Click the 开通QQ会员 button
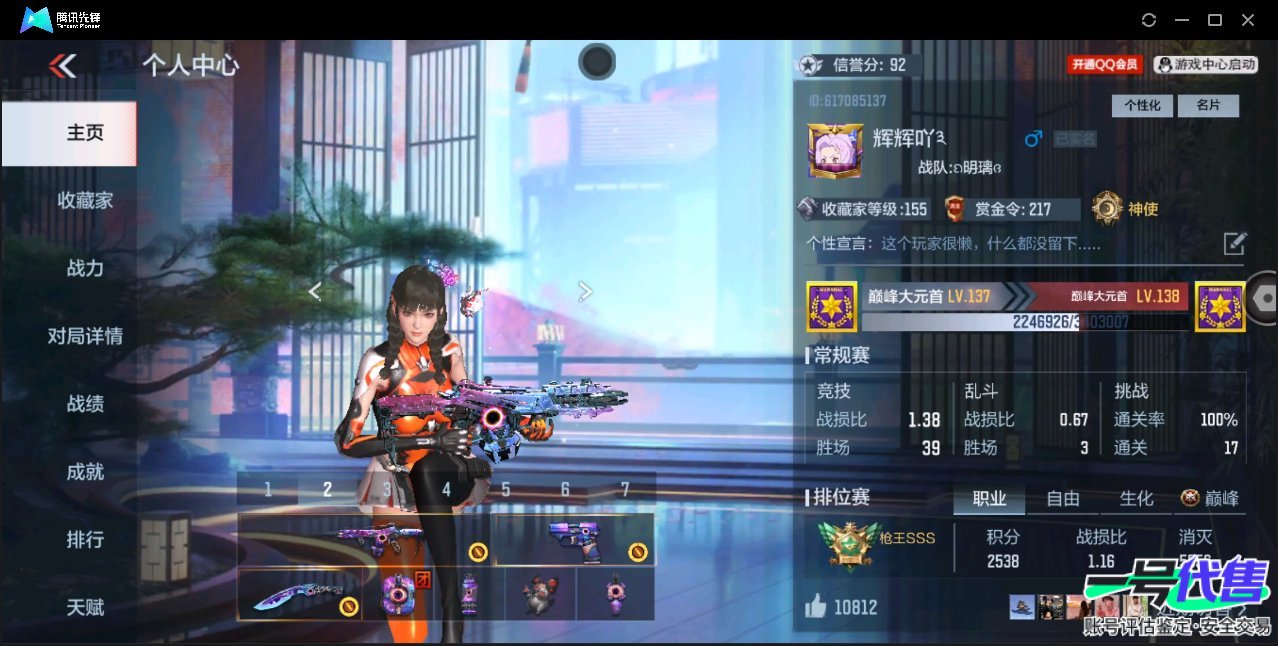 [x=1105, y=65]
